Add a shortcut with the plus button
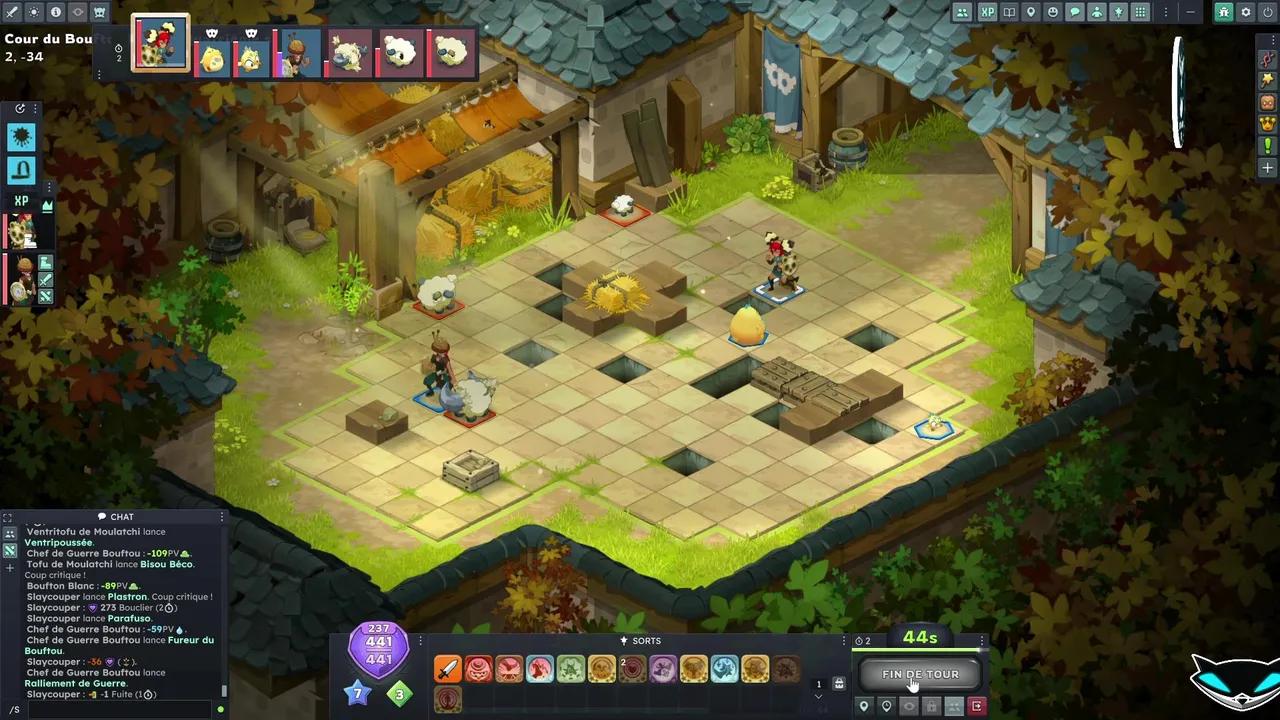This screenshot has height=720, width=1280. (1267, 168)
